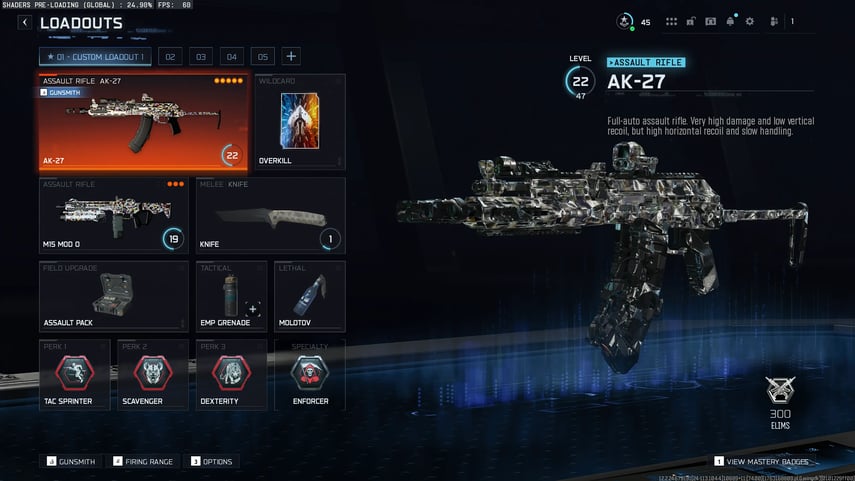Switch to loadout slot 03
The image size is (855, 481).
click(201, 57)
